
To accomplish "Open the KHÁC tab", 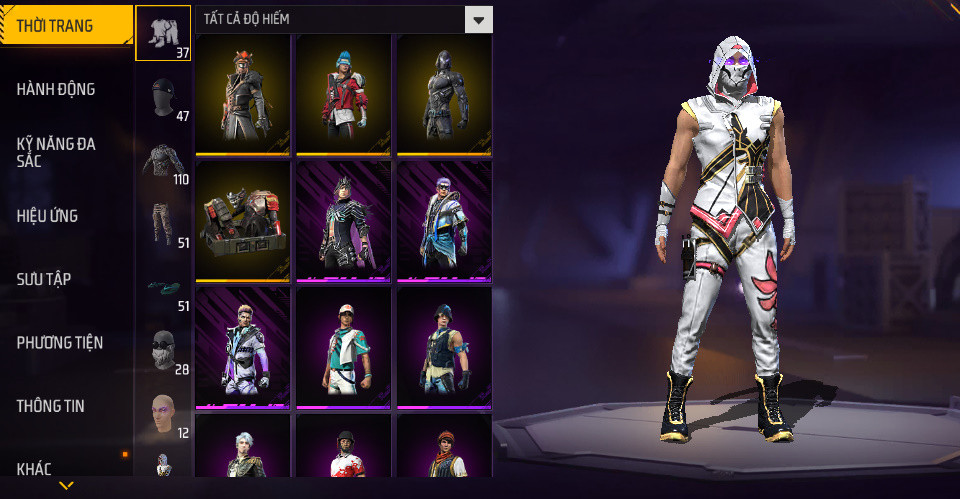I will (34, 468).
